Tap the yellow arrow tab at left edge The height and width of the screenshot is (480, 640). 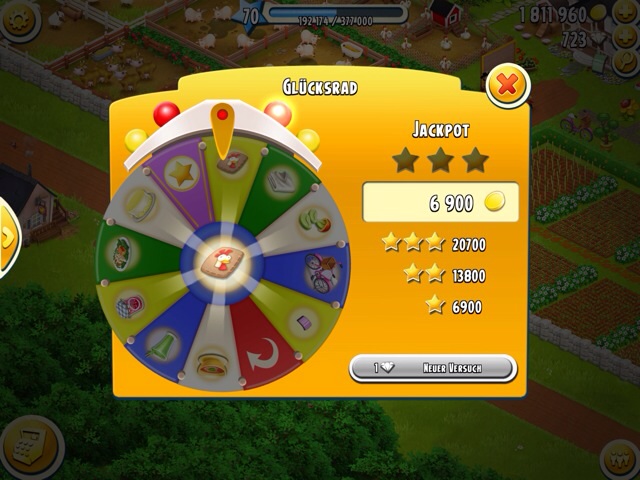pos(8,238)
